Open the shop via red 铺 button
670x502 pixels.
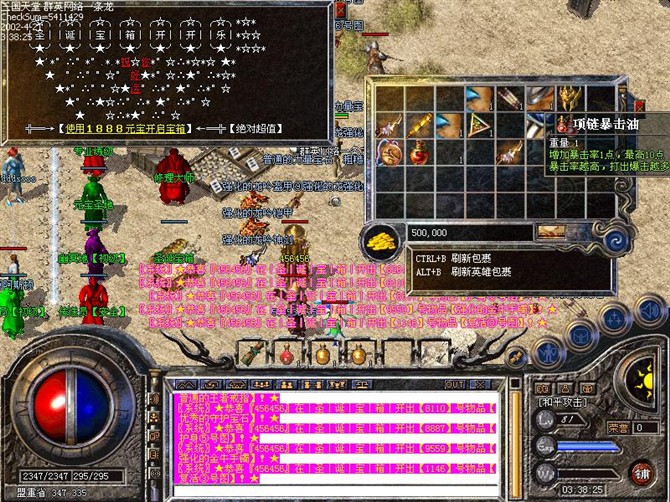(639, 471)
